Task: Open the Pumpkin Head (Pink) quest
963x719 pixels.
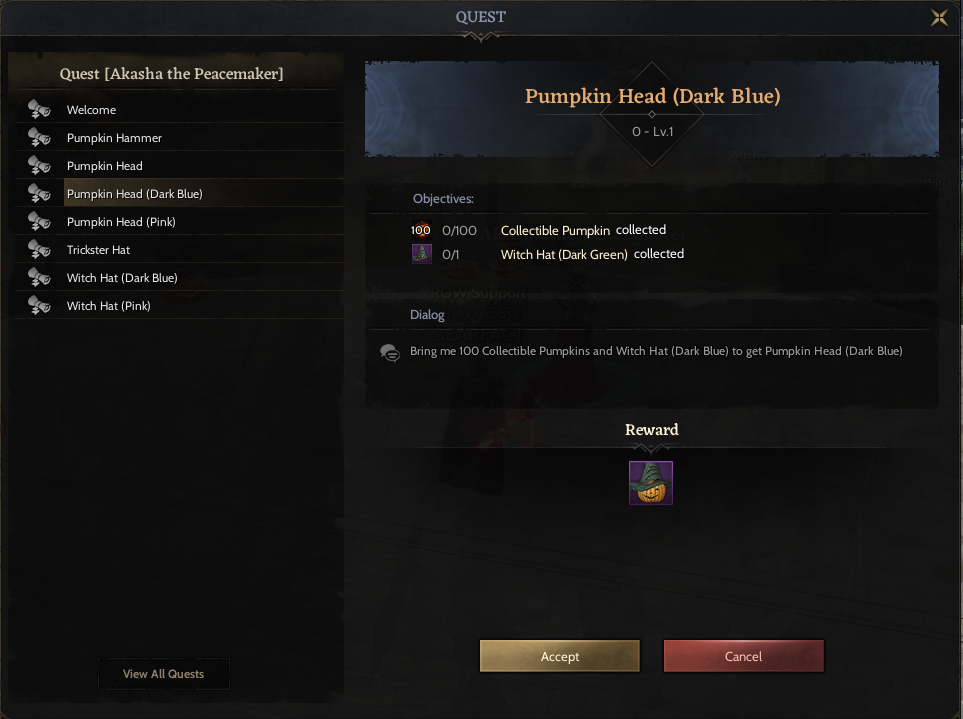Action: click(x=121, y=222)
